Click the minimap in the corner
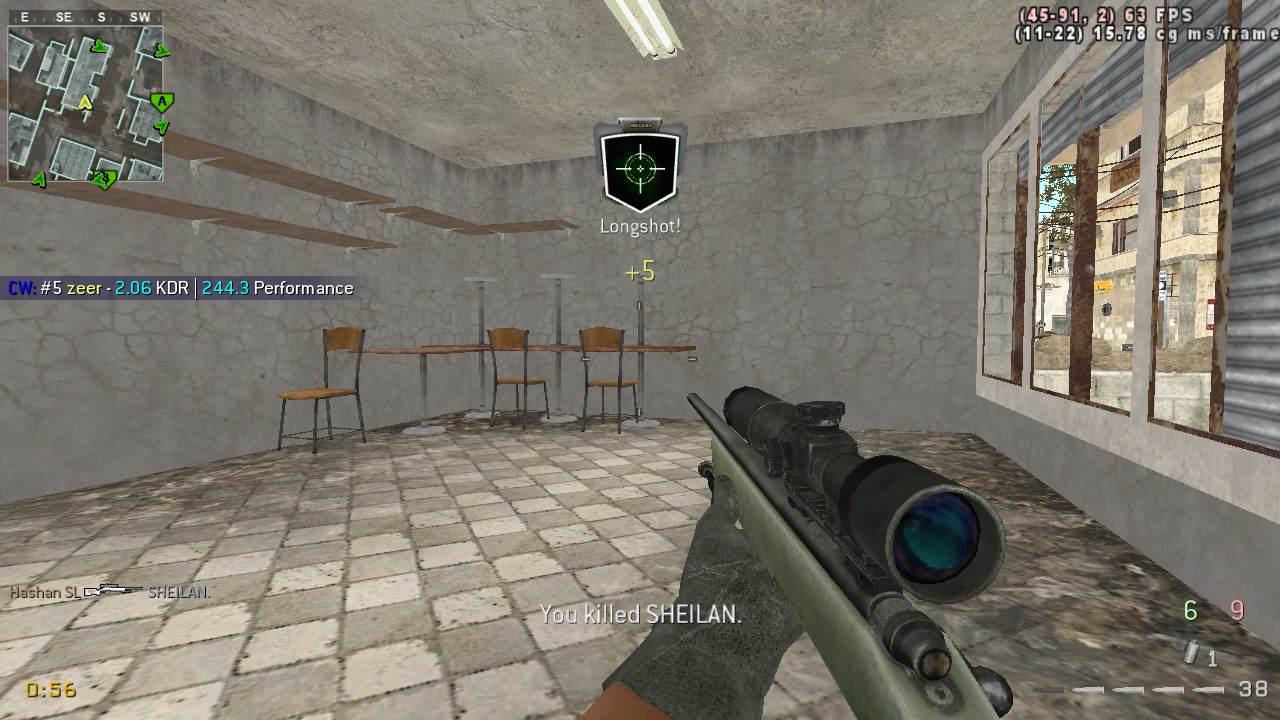Viewport: 1280px width, 720px height. point(85,103)
